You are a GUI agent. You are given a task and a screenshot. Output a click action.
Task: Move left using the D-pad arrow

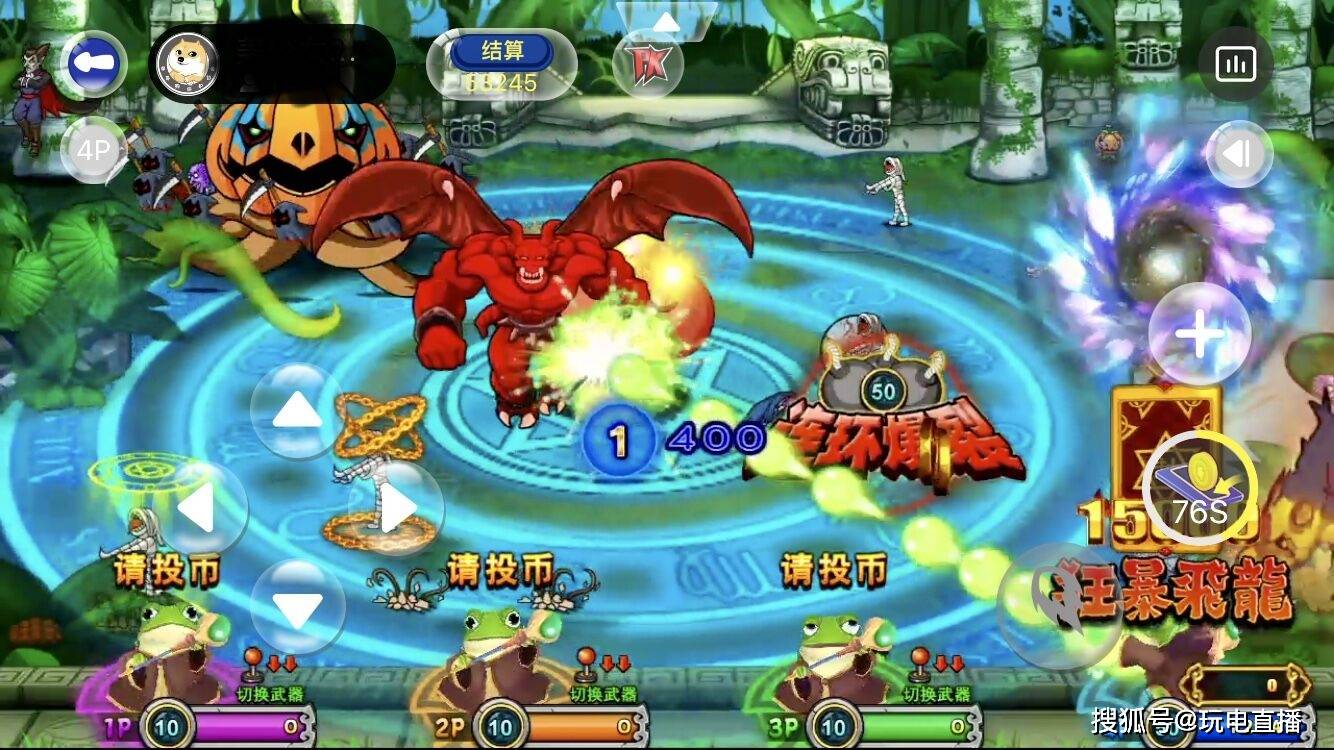point(200,508)
